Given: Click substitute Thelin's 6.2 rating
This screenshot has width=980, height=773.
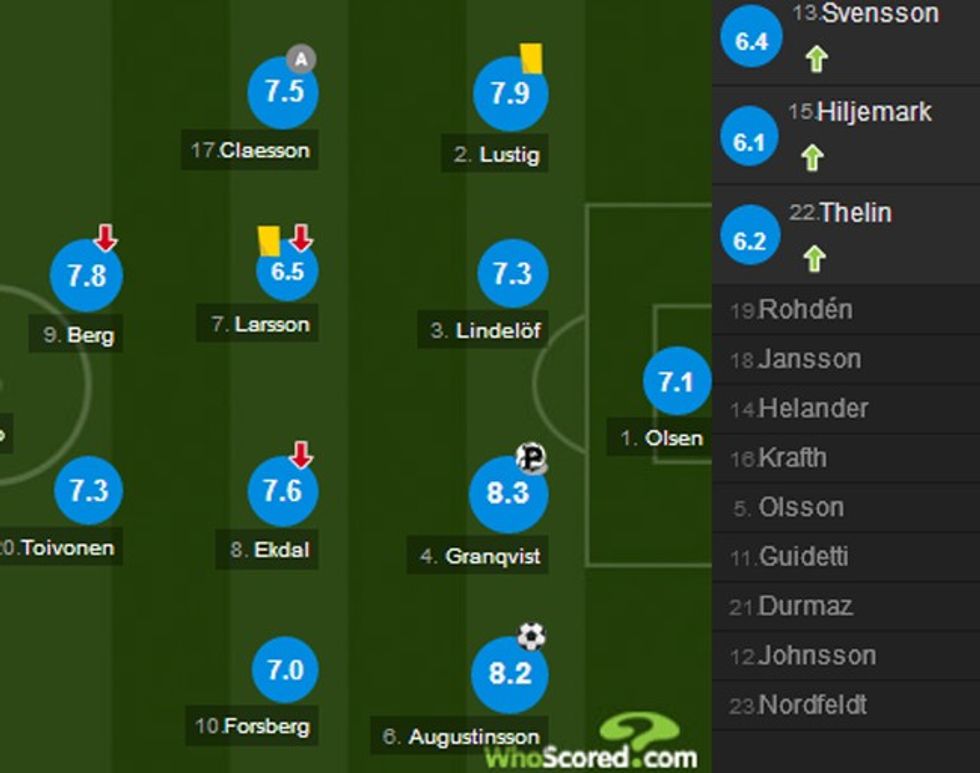Looking at the screenshot, I should tap(749, 241).
